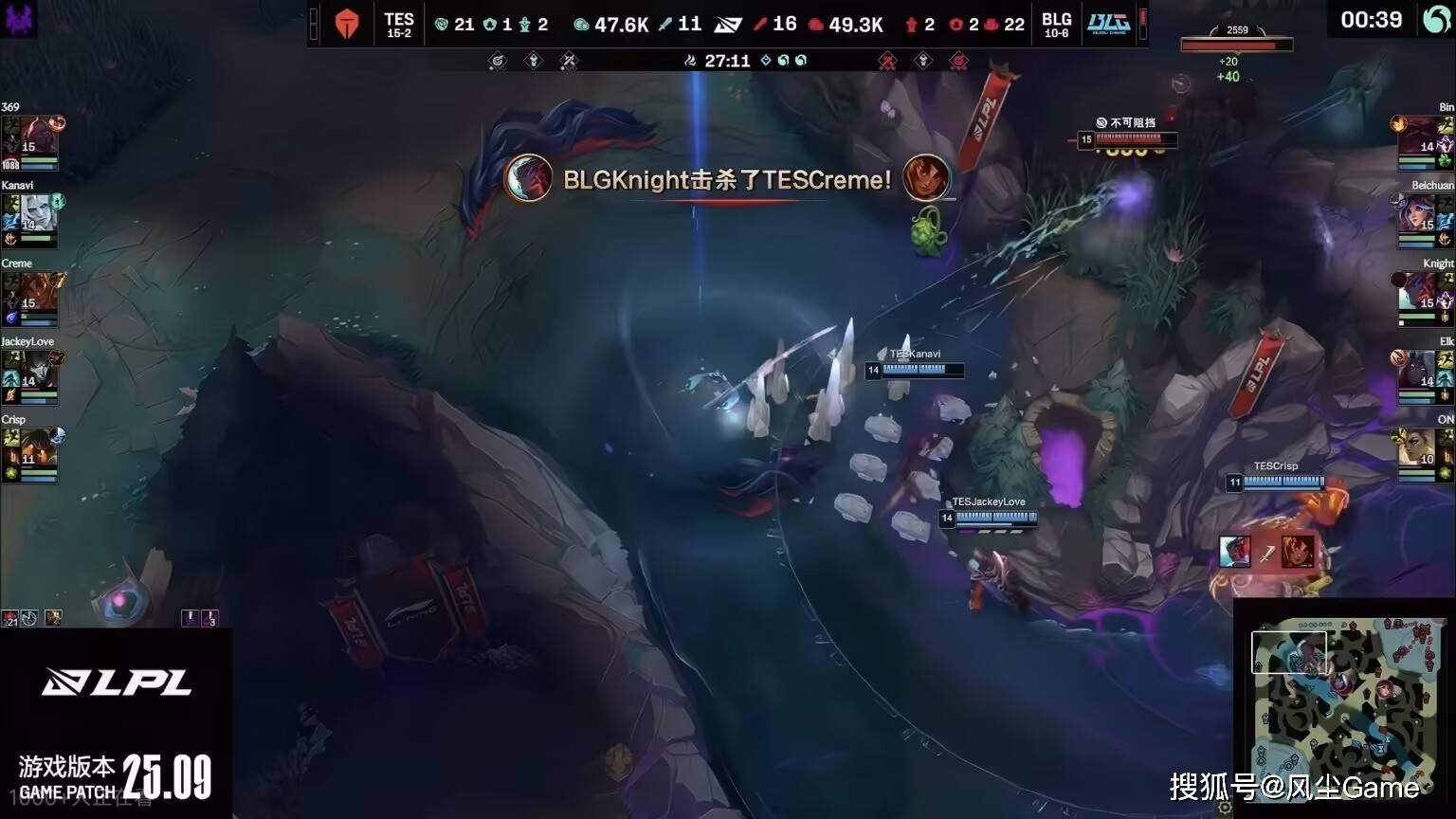The image size is (1456, 819).
Task: Click the BLG team logo in the scoreboard
Action: tap(1108, 25)
